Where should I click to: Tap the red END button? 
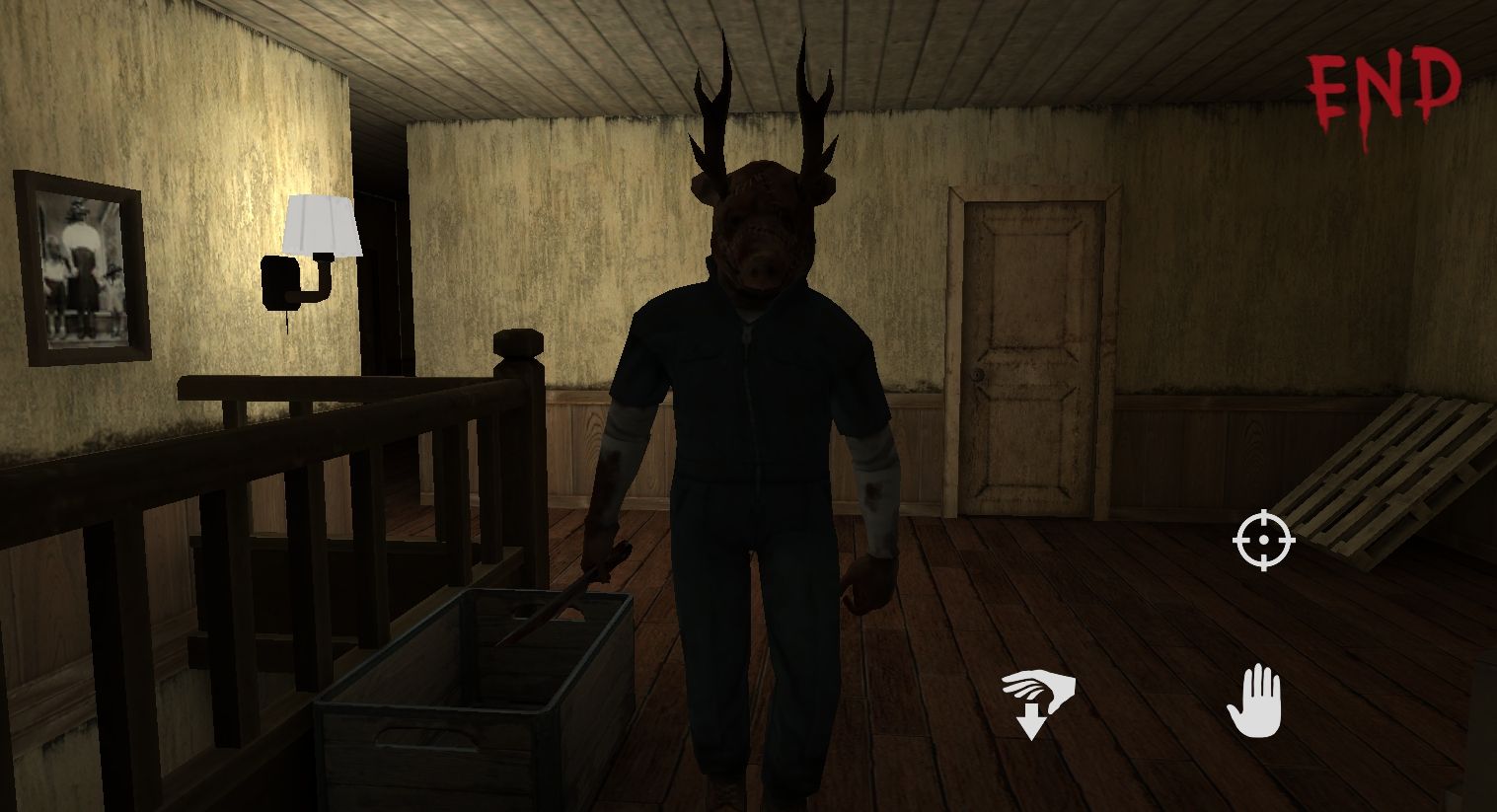coord(1384,89)
